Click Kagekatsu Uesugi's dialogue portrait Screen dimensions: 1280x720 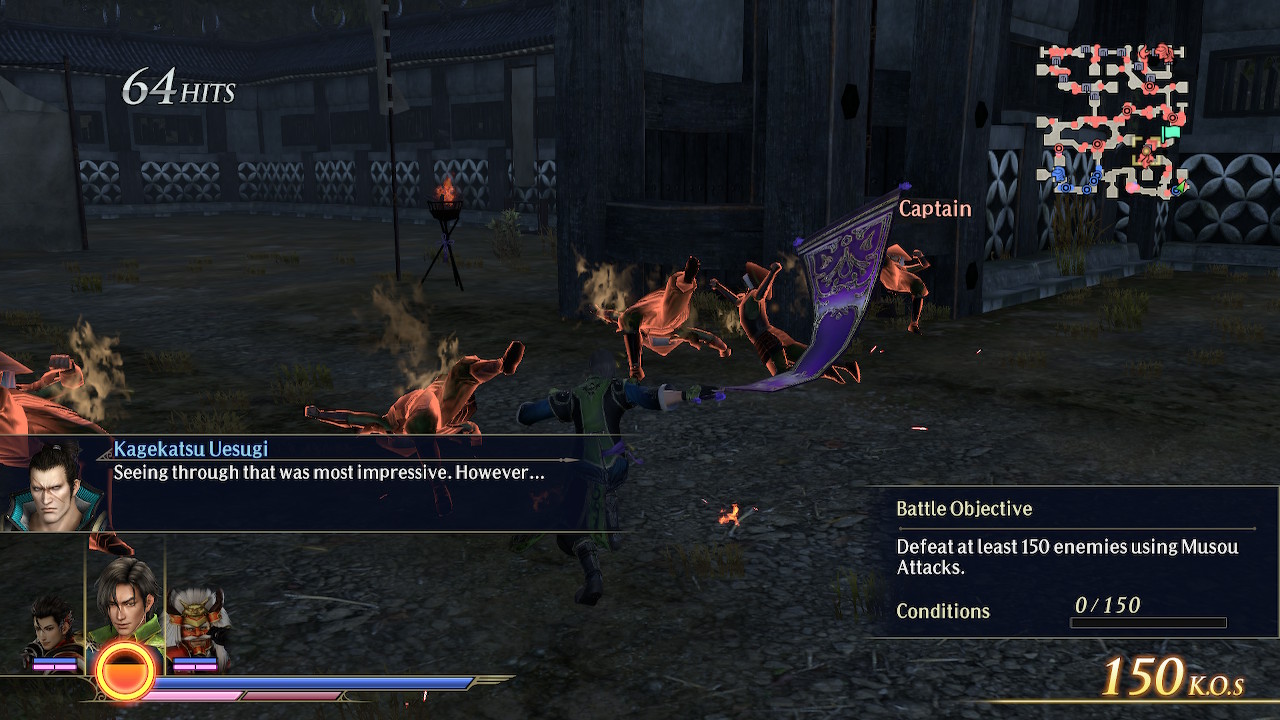[x=55, y=486]
